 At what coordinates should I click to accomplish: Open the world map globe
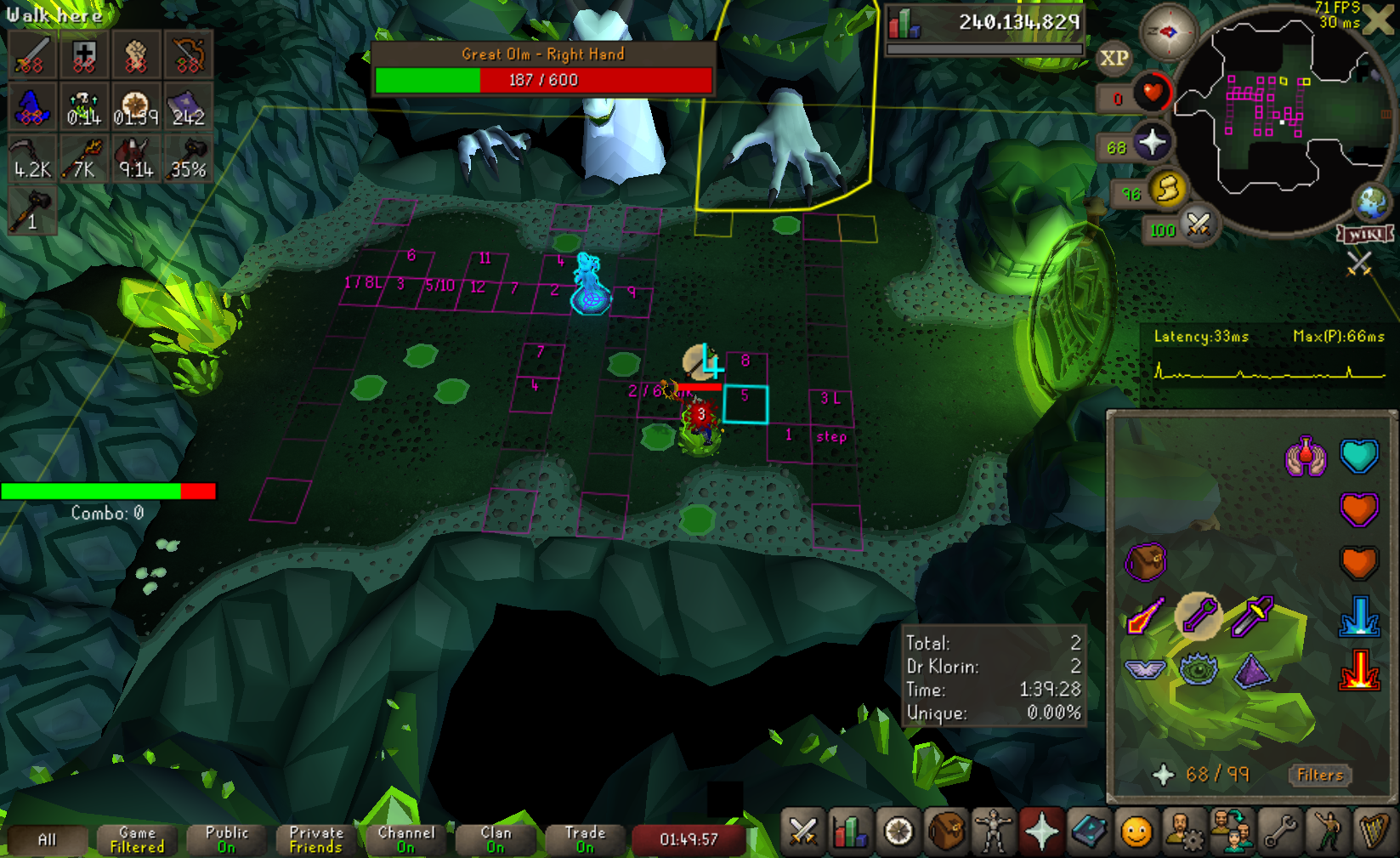1371,202
